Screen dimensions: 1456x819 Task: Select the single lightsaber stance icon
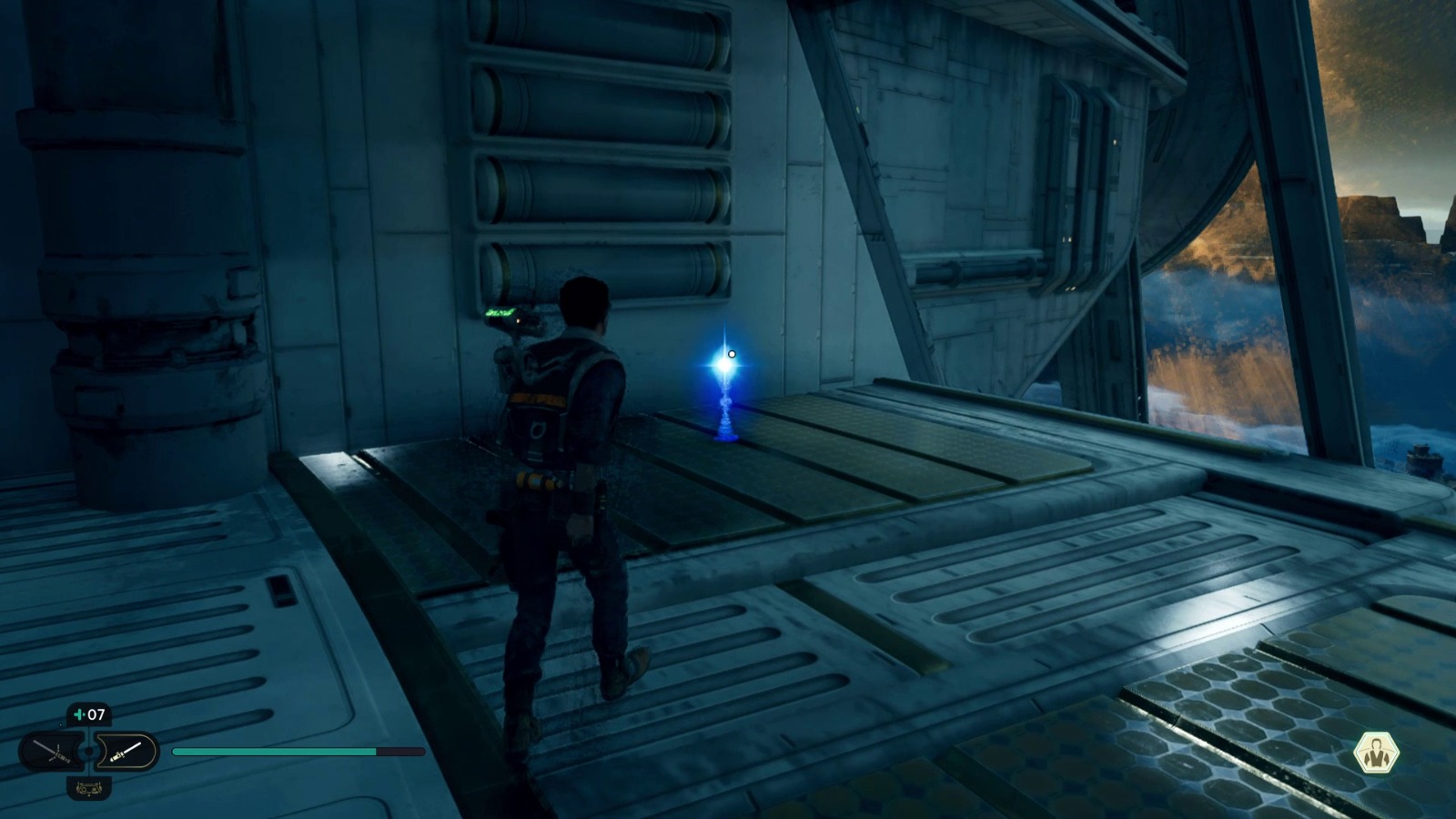[x=126, y=752]
